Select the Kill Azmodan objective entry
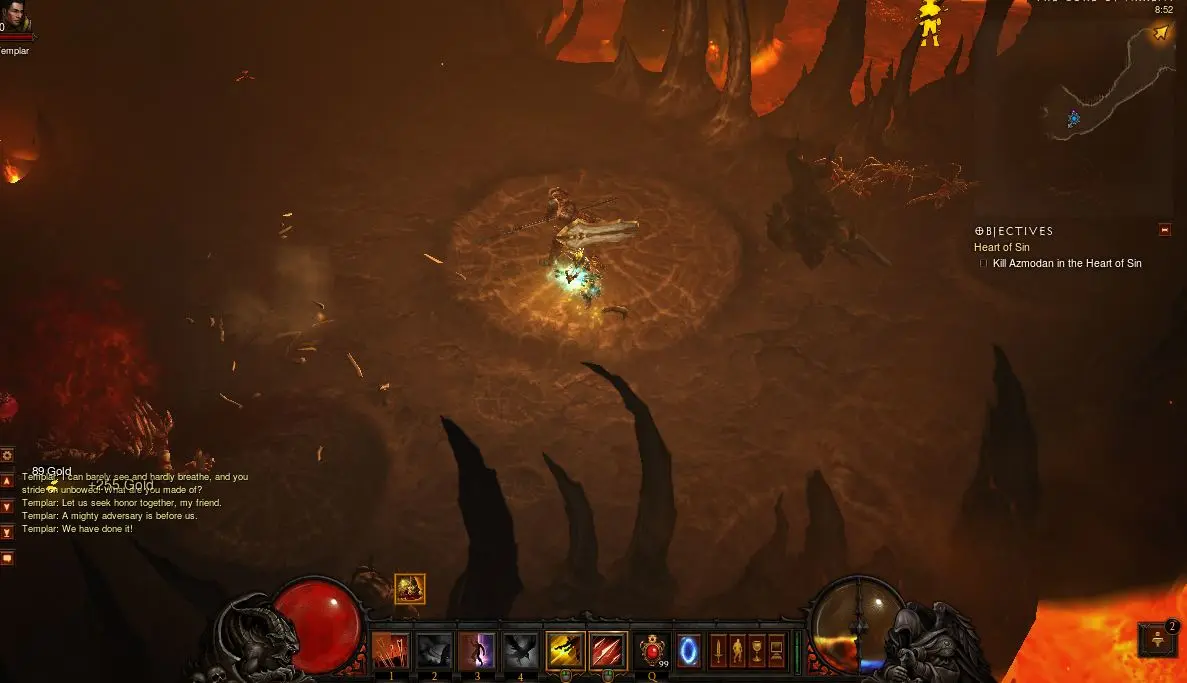1187x683 pixels. coord(1066,264)
